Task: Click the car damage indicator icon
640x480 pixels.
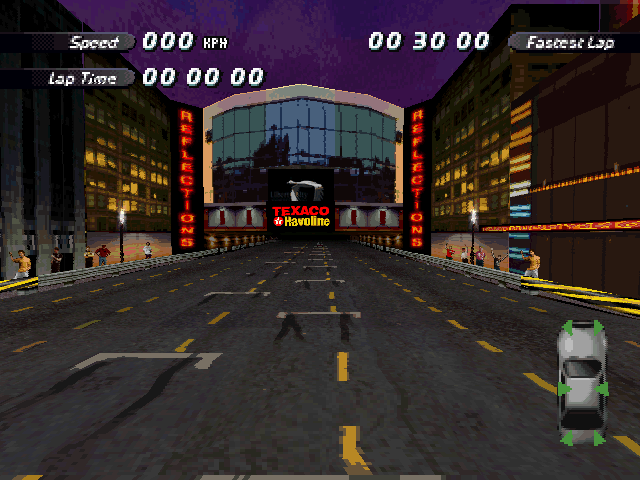Action: tap(581, 384)
